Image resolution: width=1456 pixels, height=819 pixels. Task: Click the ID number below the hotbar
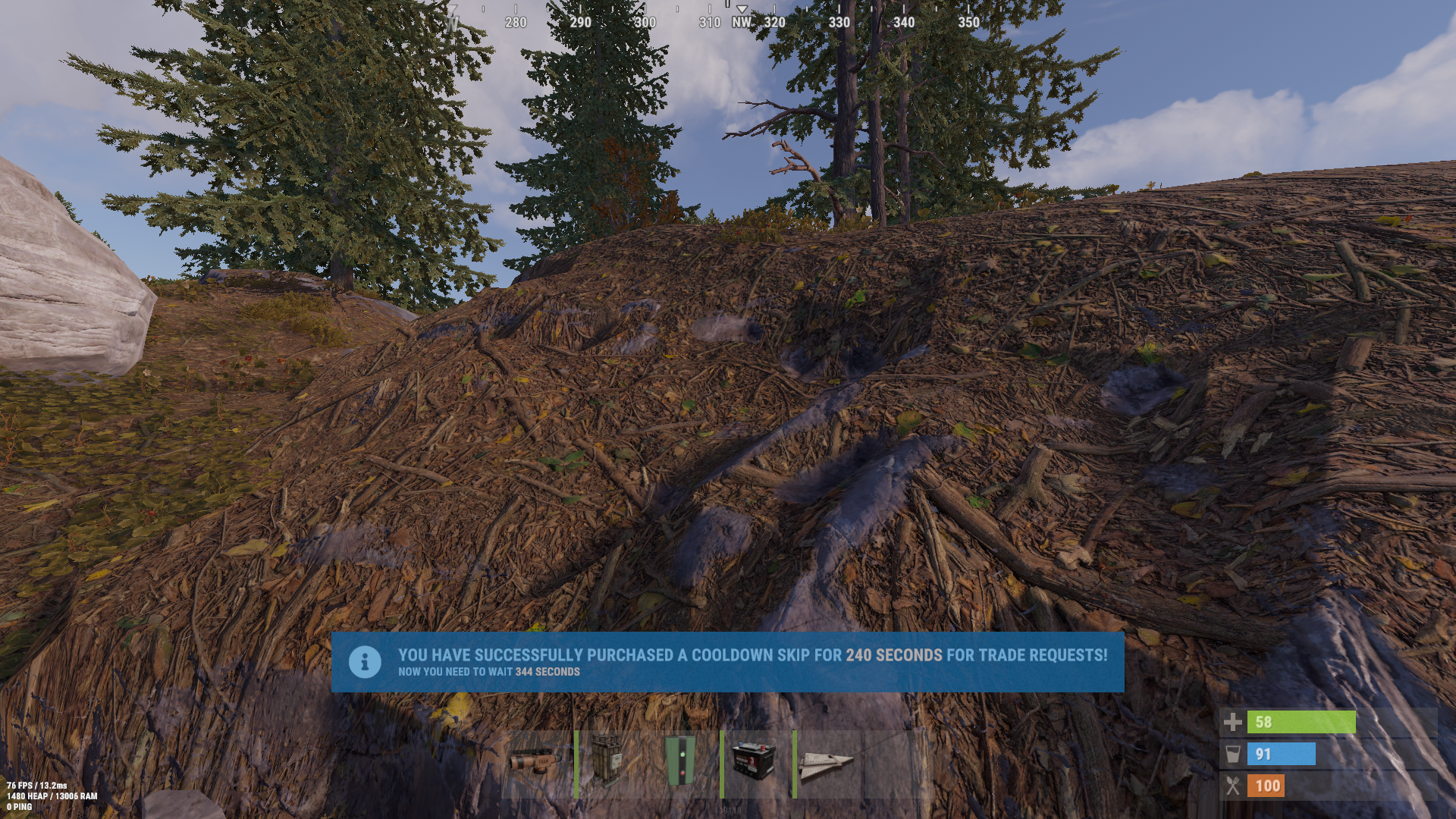(728, 810)
